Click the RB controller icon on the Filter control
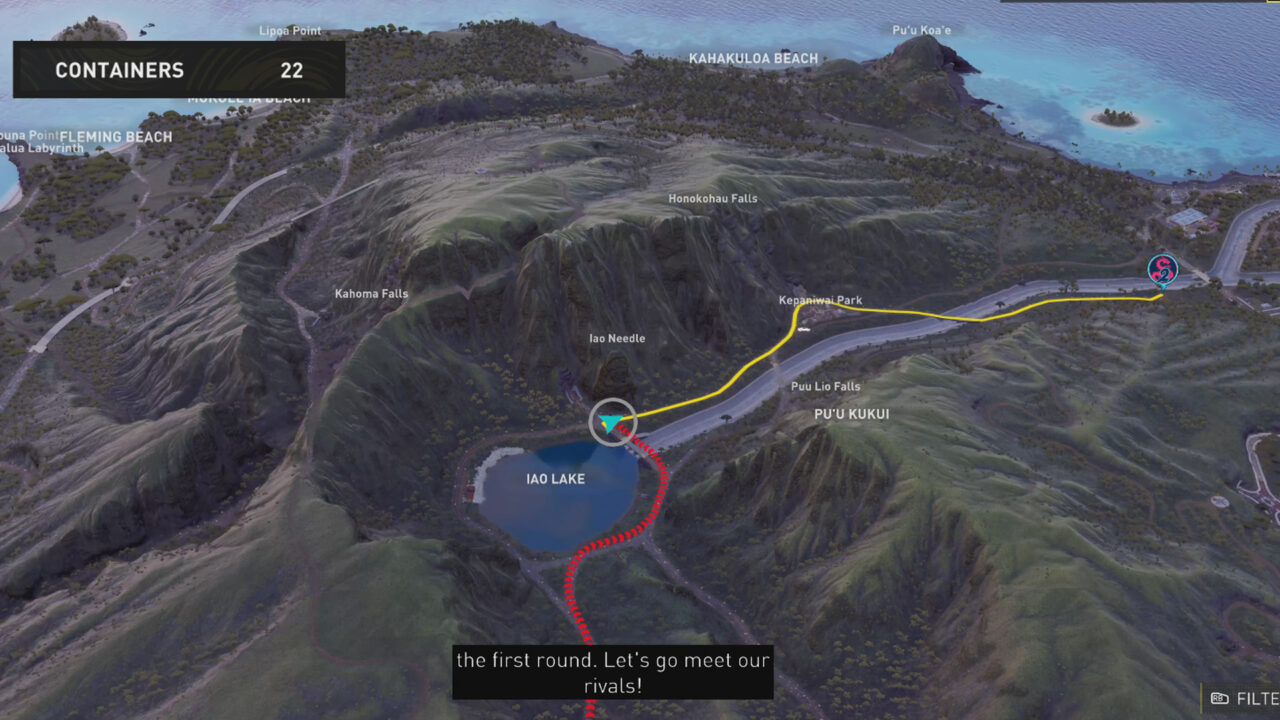 pyautogui.click(x=1219, y=696)
